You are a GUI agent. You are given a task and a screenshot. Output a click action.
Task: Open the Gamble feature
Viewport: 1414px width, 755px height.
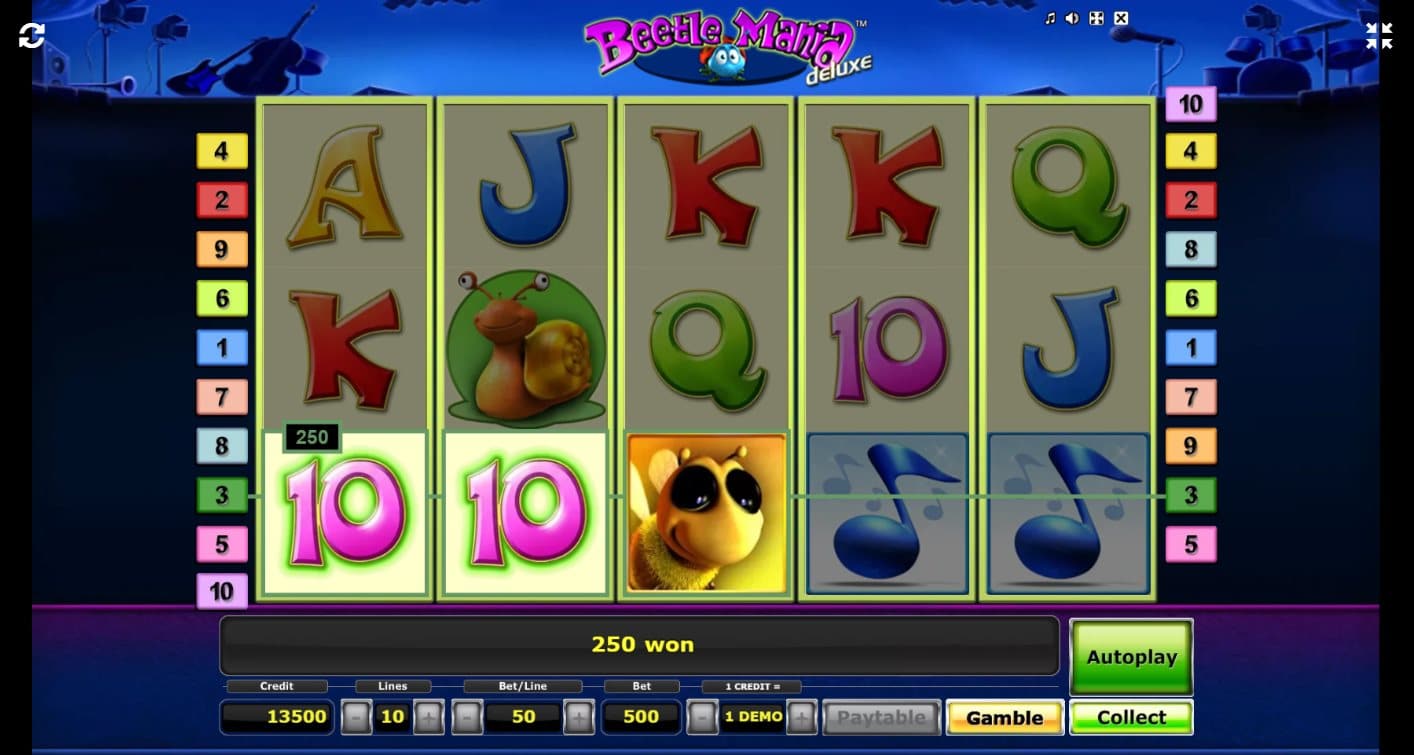coord(1003,717)
